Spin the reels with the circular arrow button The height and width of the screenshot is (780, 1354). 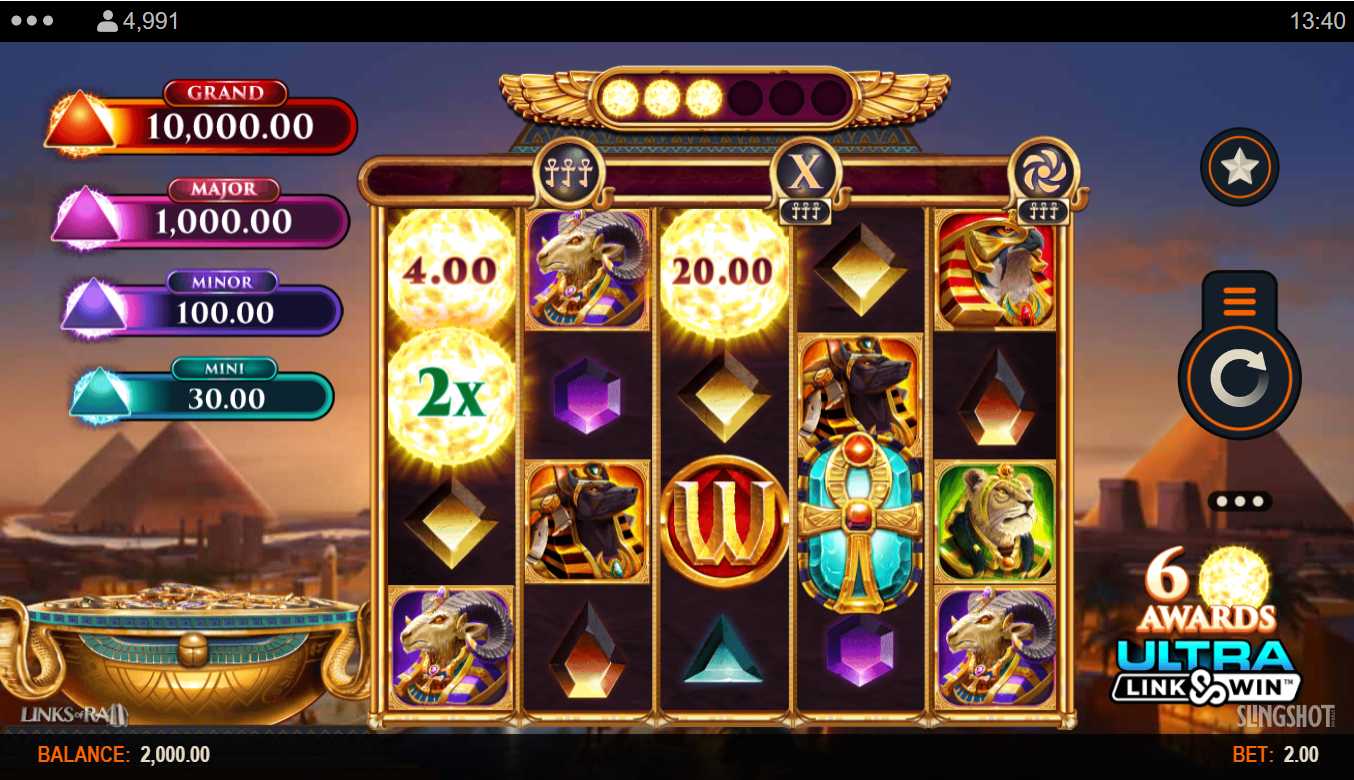point(1239,379)
